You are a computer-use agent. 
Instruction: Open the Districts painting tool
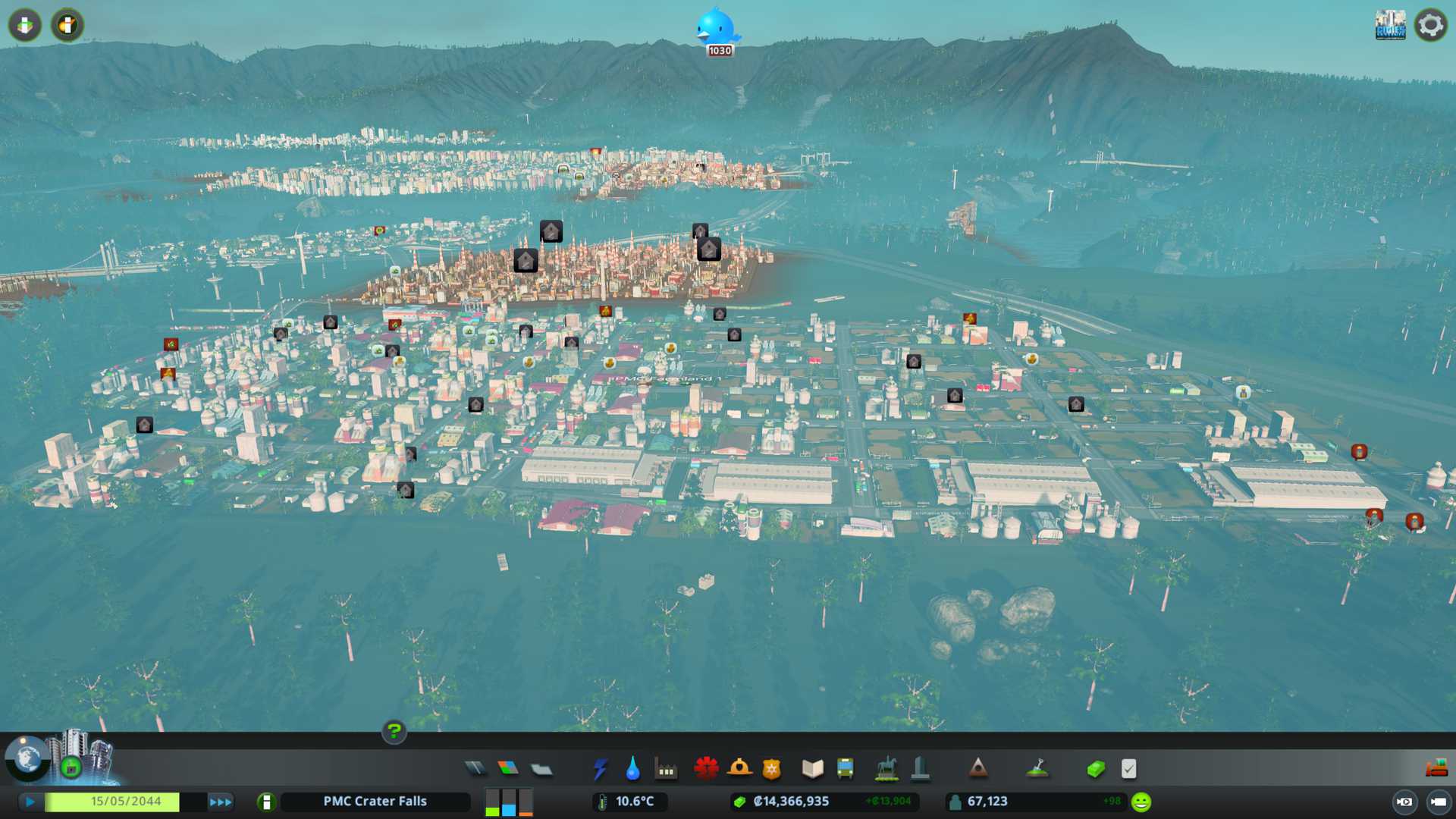[x=541, y=769]
